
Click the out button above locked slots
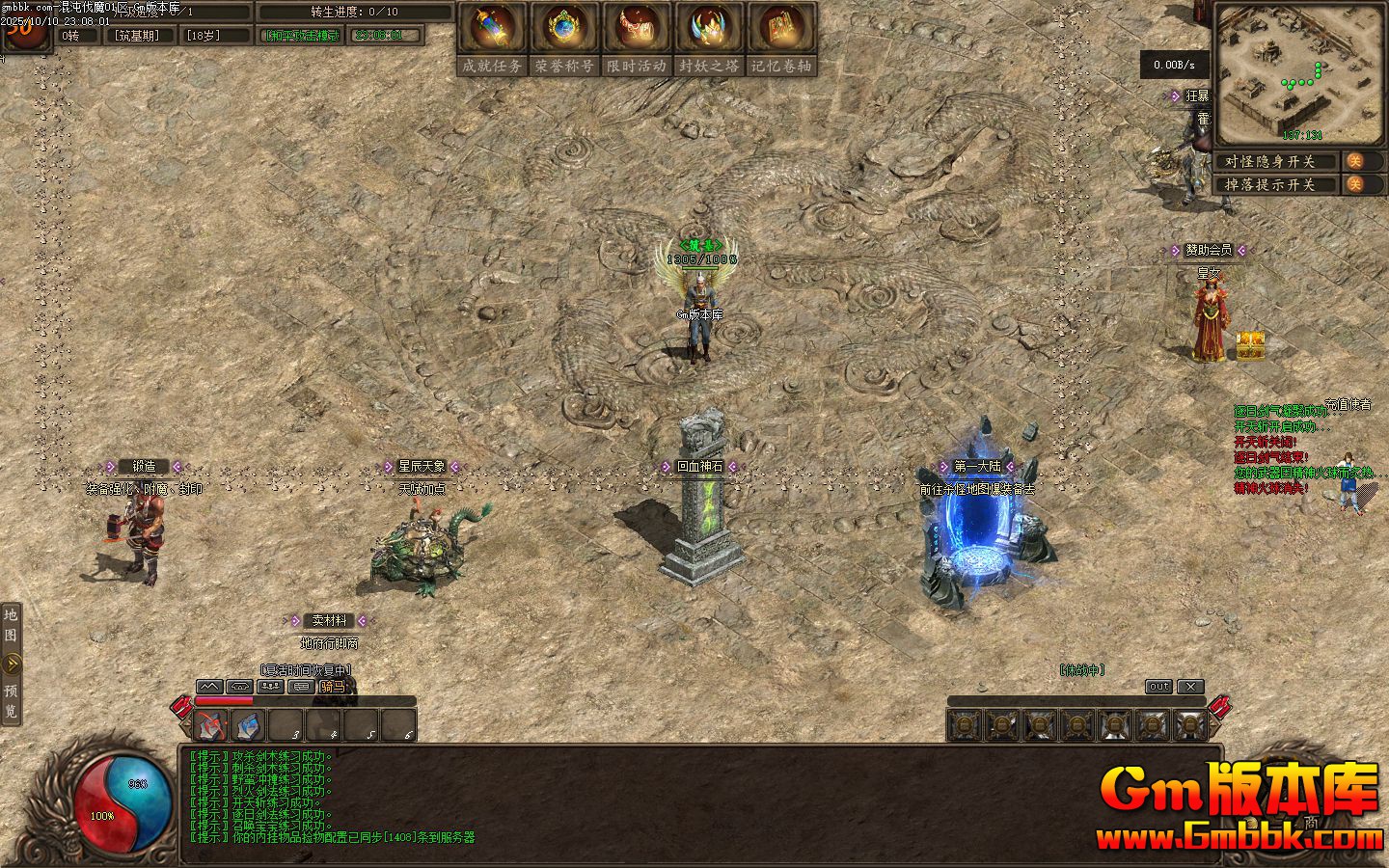[1158, 687]
